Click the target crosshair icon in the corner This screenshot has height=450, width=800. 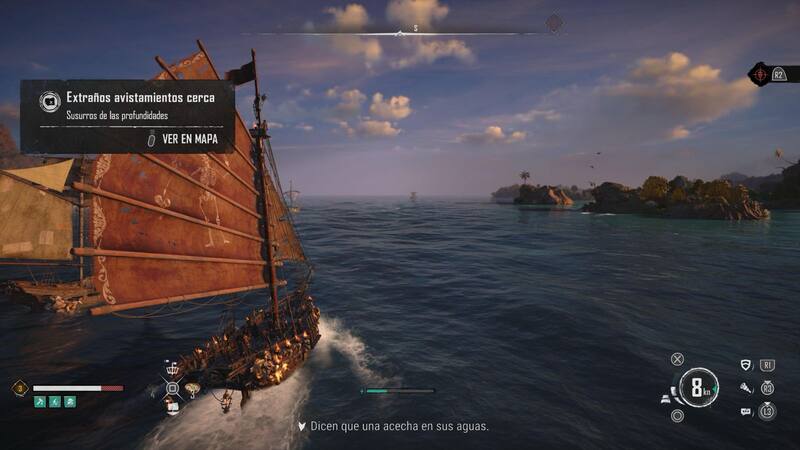pyautogui.click(x=760, y=74)
